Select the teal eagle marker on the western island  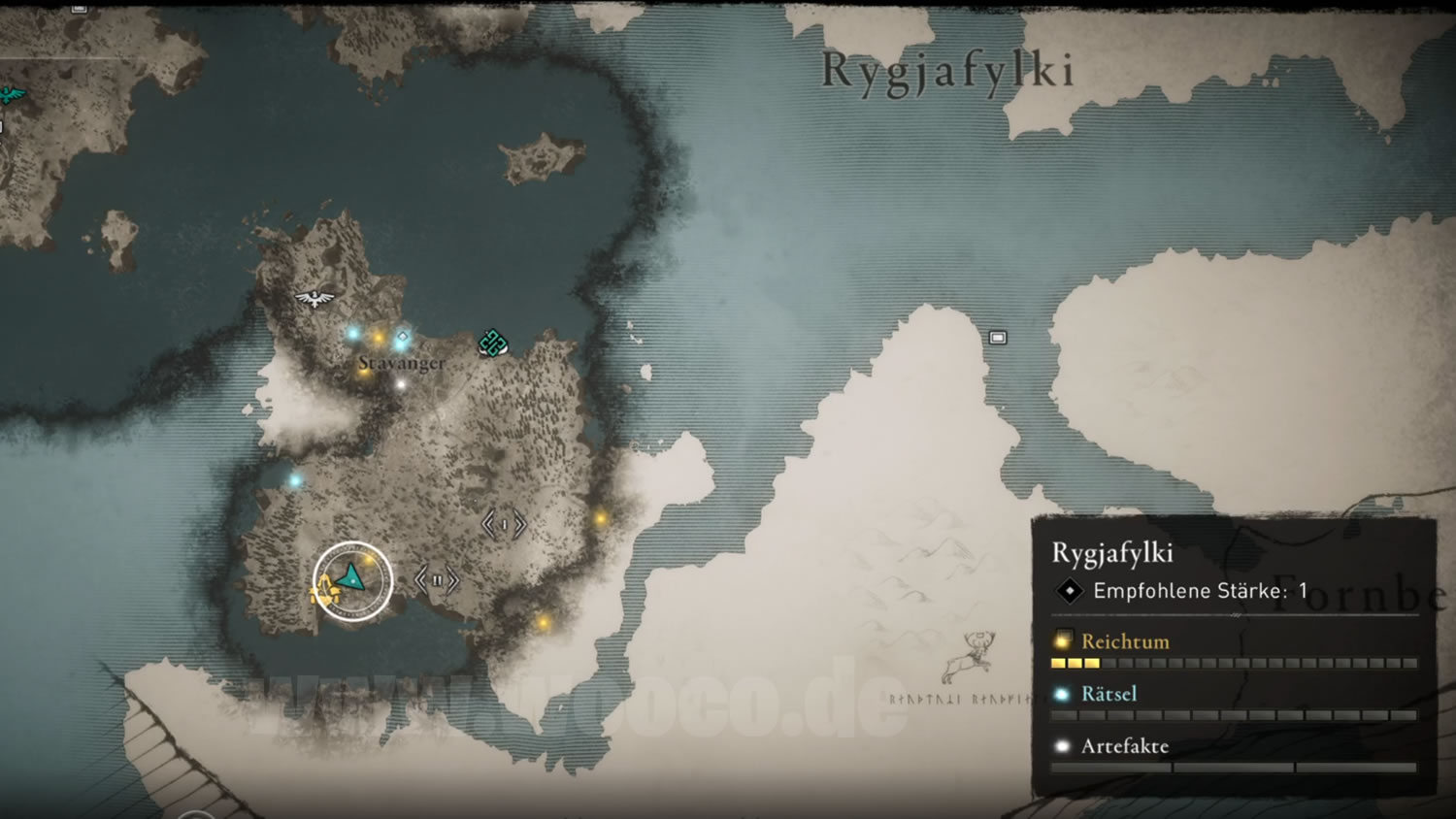click(x=12, y=95)
